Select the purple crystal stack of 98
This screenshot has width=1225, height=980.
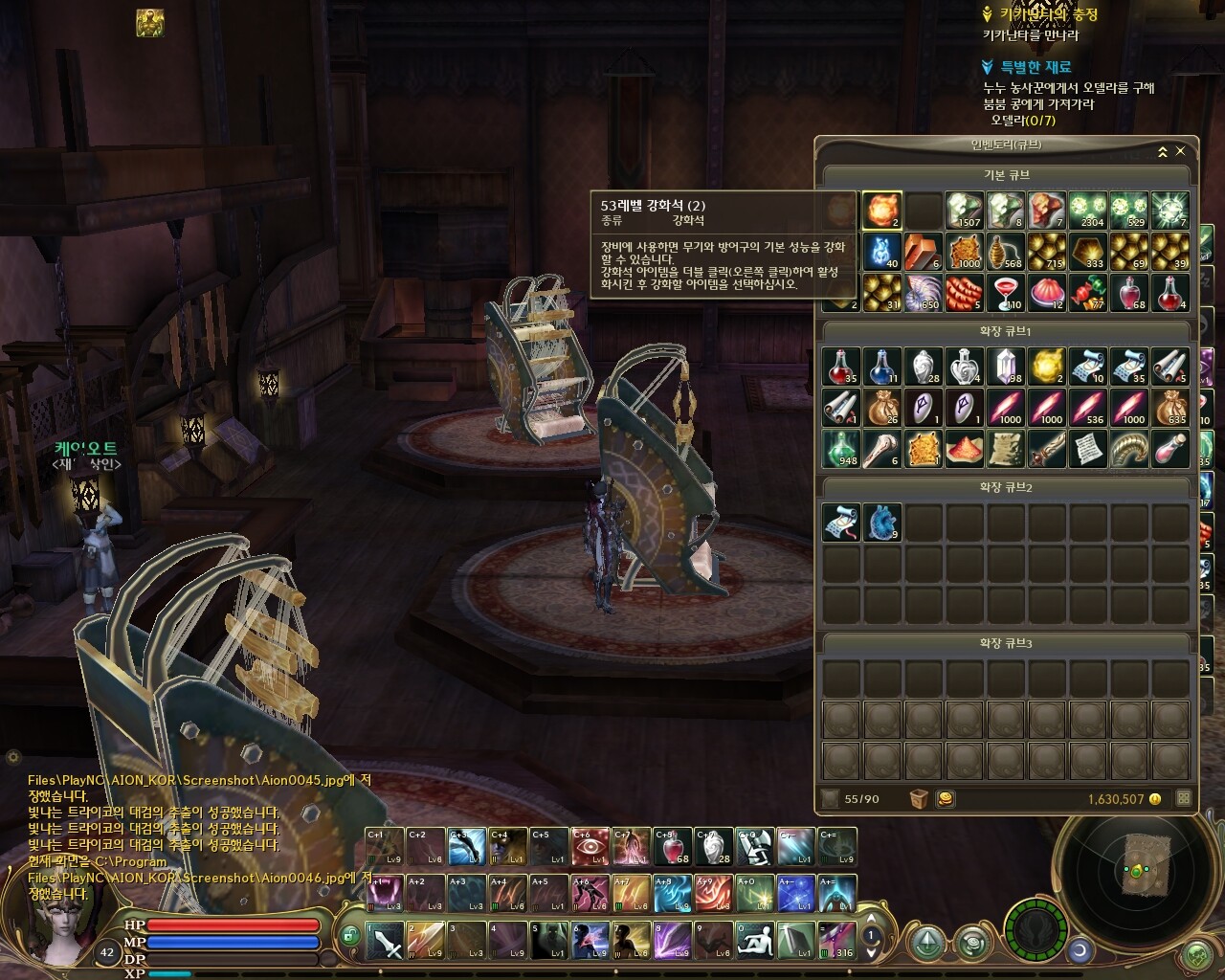pos(1006,366)
